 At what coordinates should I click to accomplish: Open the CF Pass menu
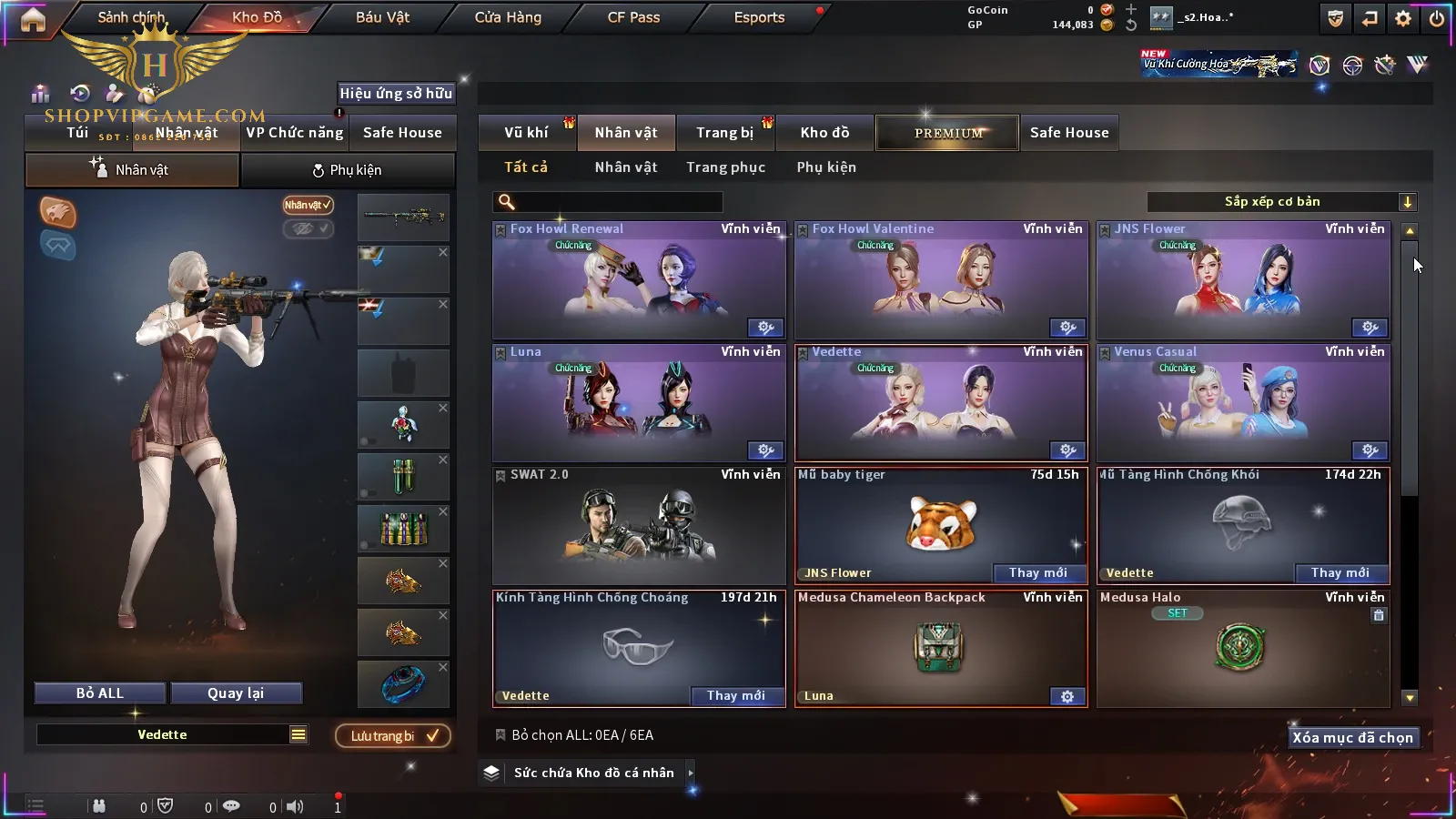coord(633,17)
